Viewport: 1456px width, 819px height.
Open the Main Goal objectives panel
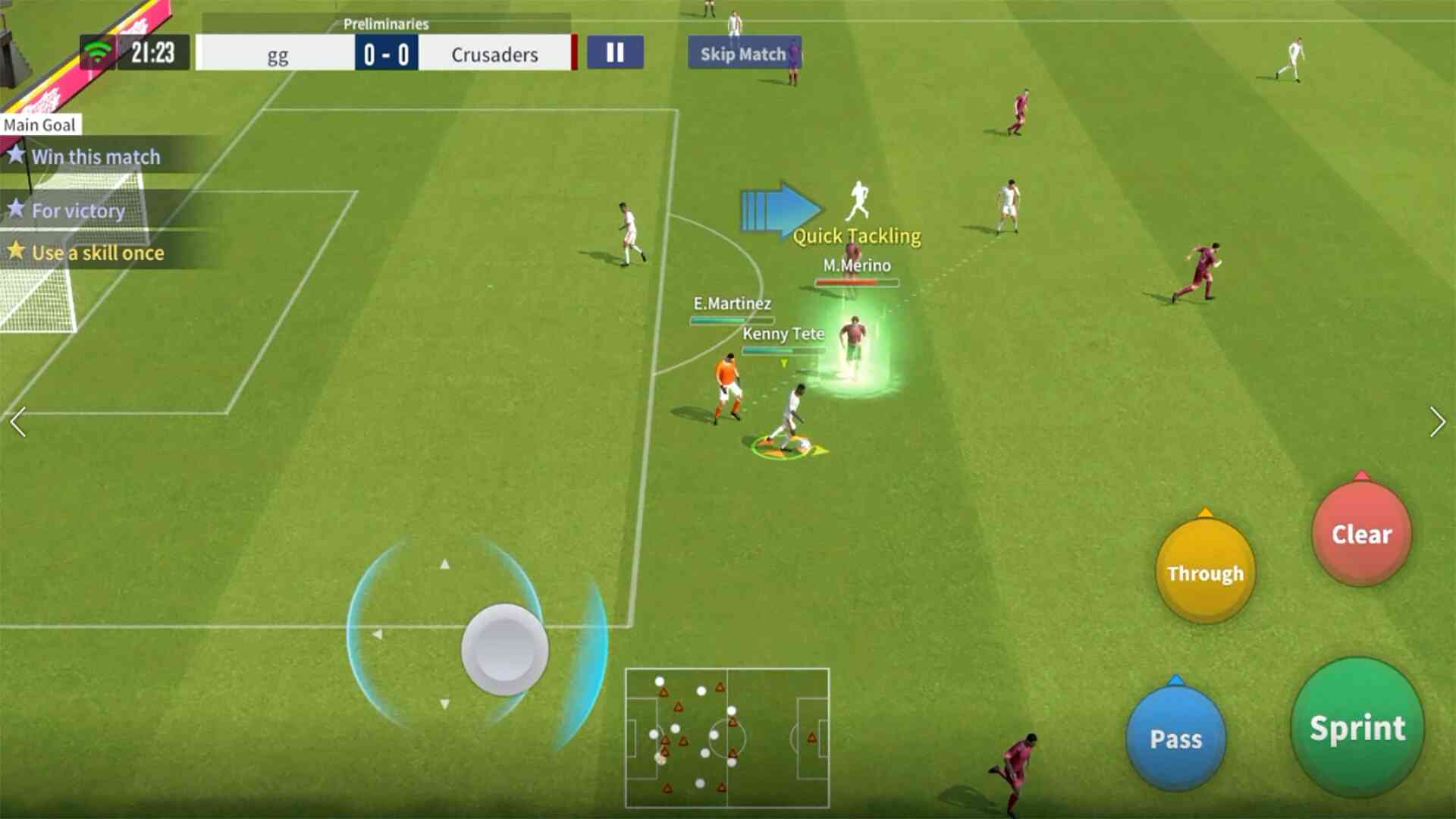(39, 124)
